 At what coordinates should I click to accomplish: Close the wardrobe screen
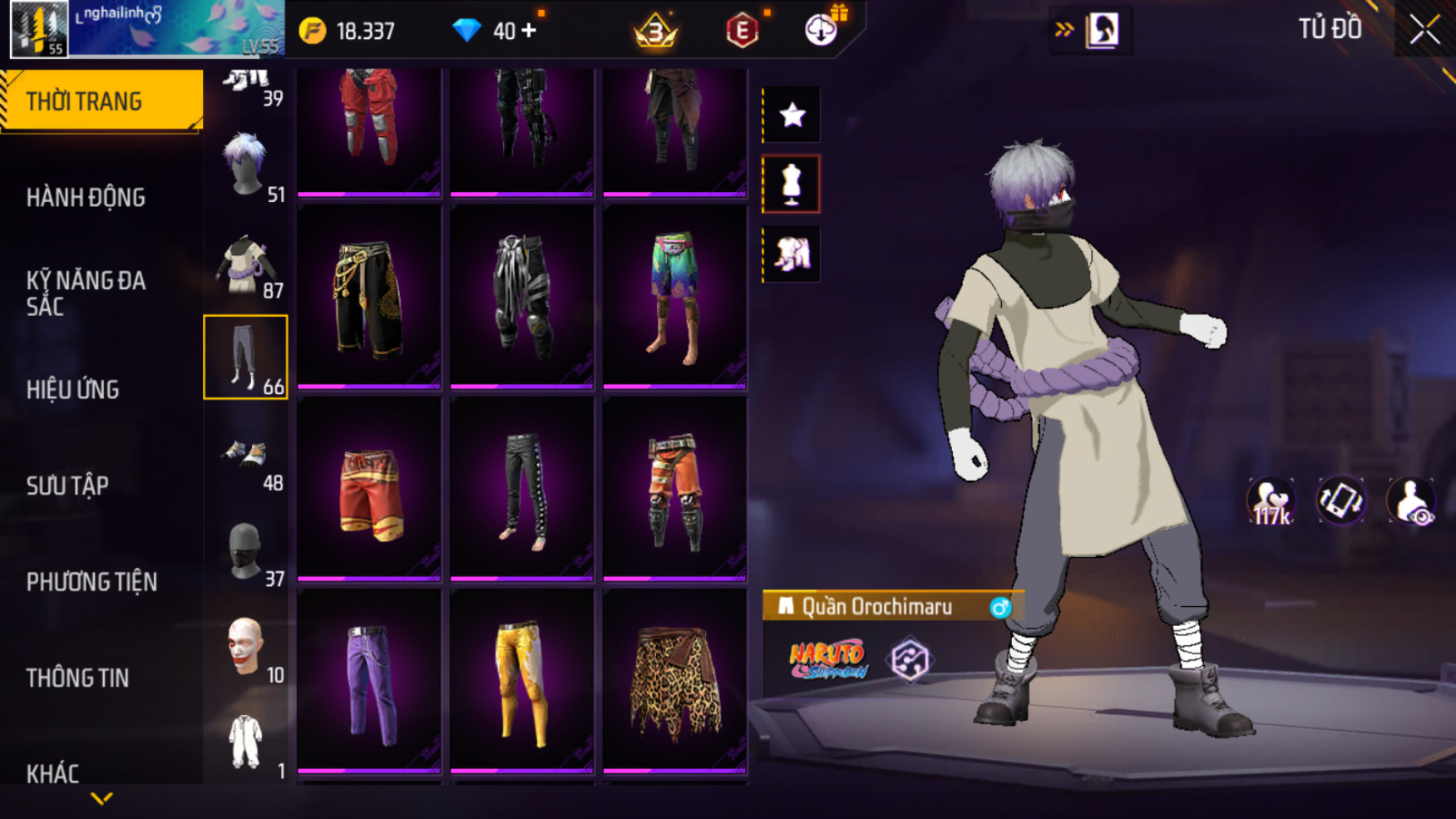[1424, 30]
